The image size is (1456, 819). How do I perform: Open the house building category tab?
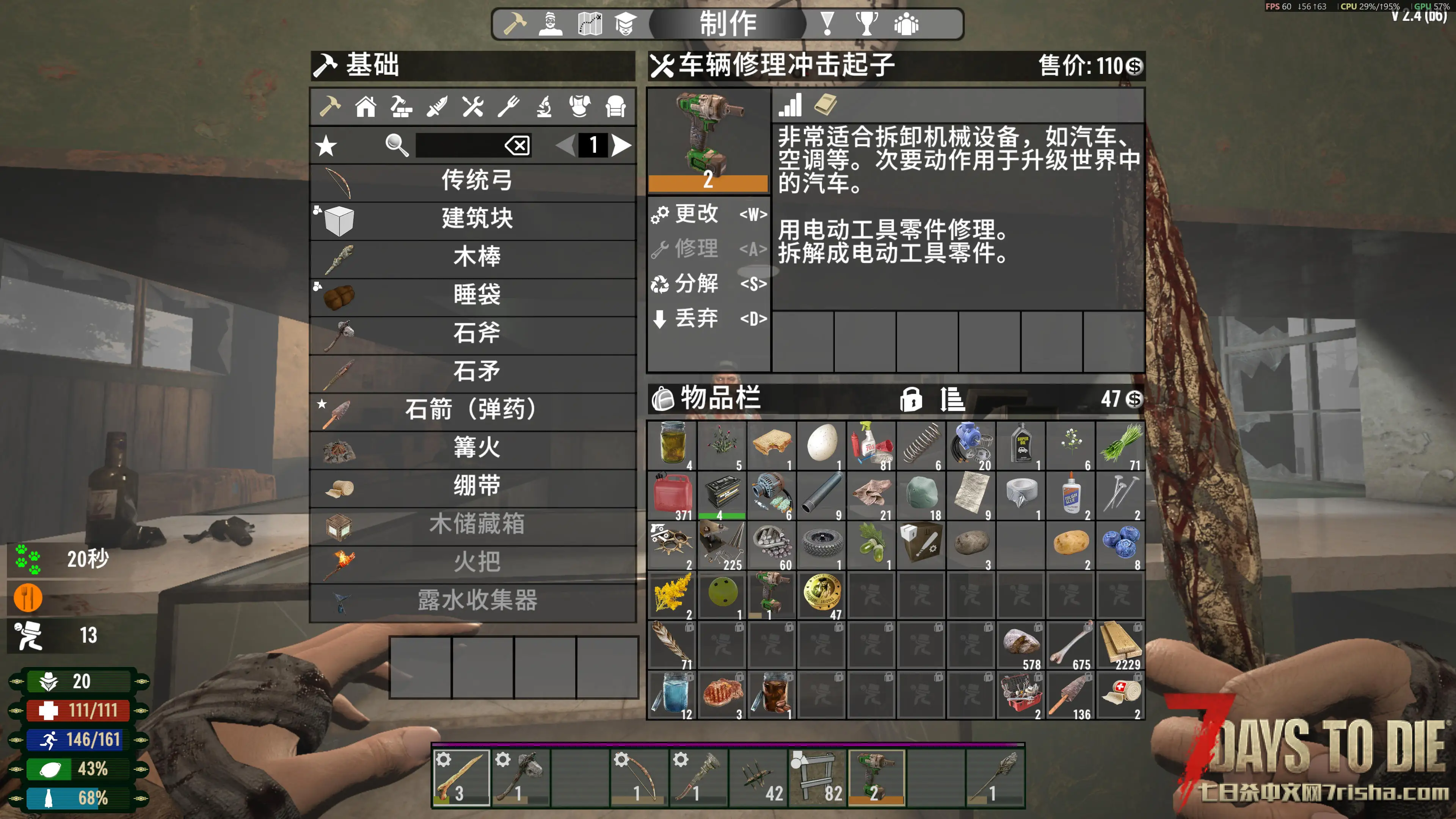pyautogui.click(x=365, y=106)
